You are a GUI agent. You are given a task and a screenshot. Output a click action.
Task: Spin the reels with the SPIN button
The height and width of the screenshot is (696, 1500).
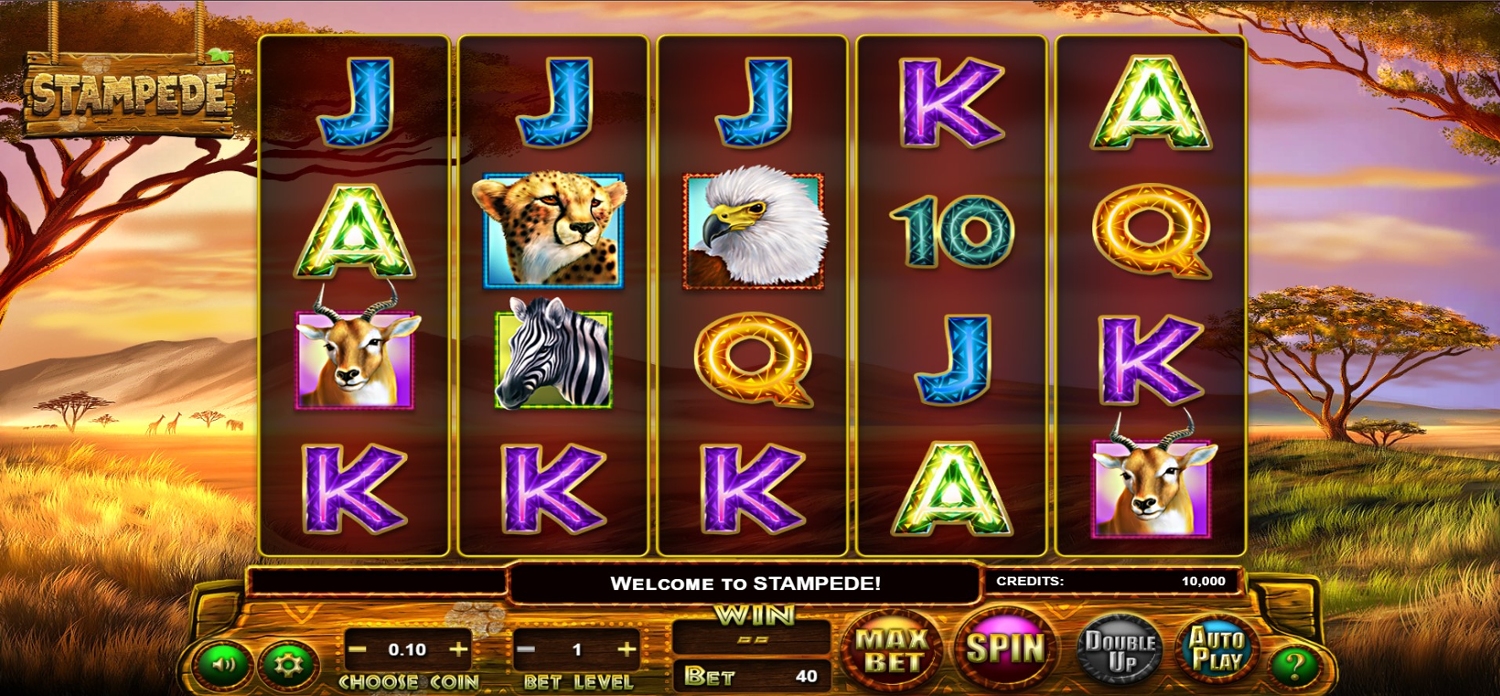[1006, 648]
